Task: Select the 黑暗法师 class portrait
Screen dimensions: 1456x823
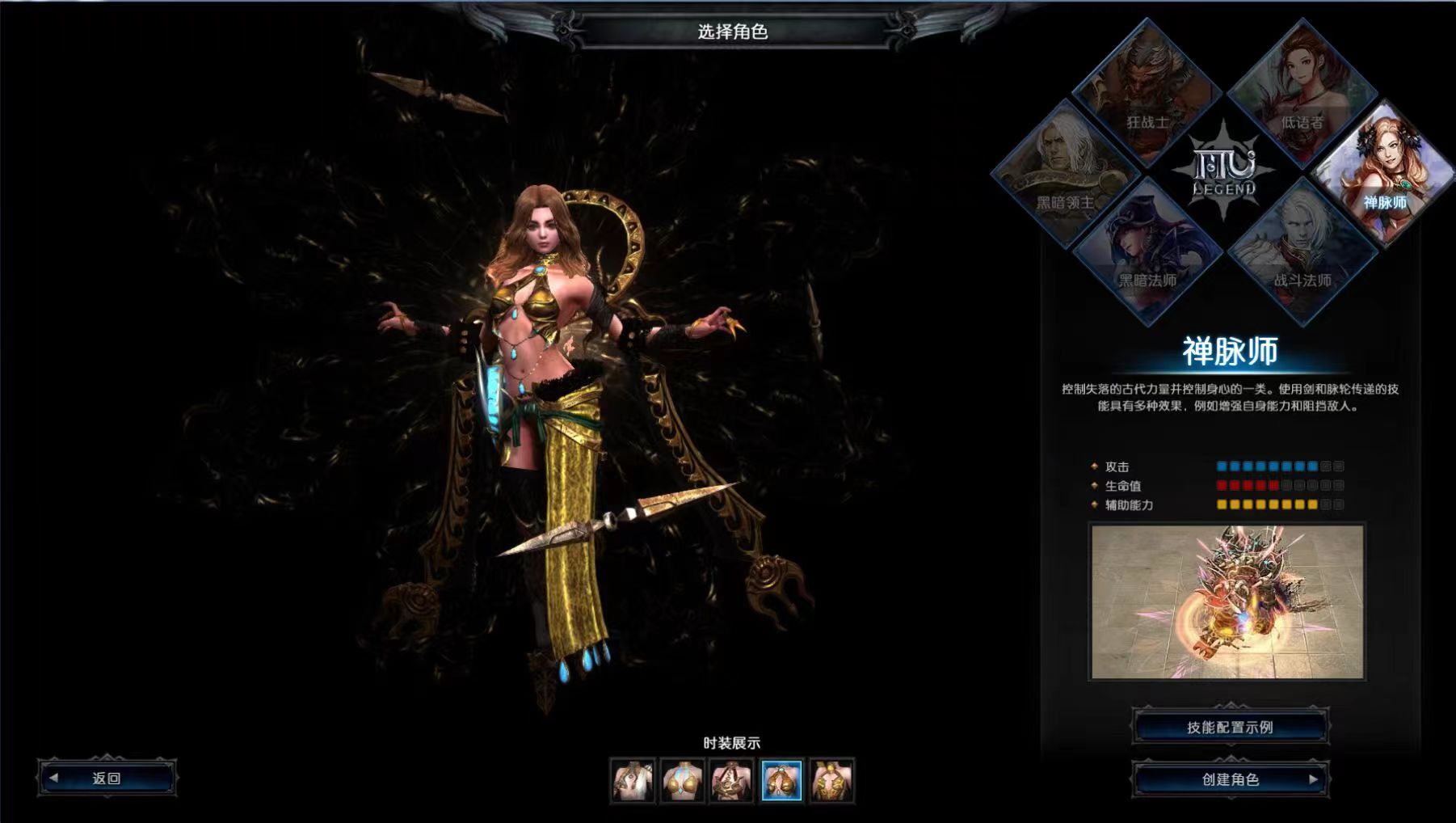Action: click(x=1147, y=251)
